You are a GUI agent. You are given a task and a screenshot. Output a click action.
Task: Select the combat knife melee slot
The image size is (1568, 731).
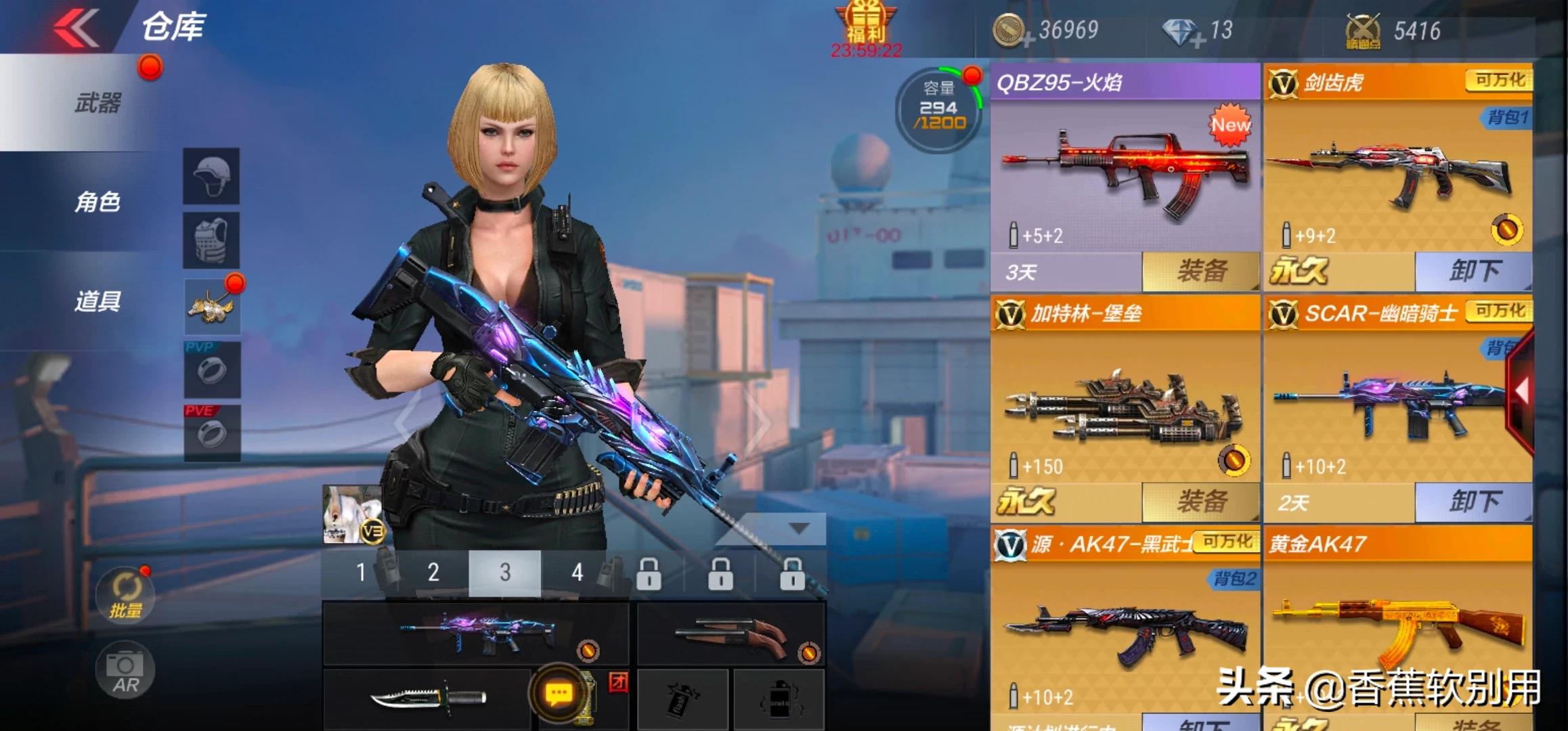428,699
